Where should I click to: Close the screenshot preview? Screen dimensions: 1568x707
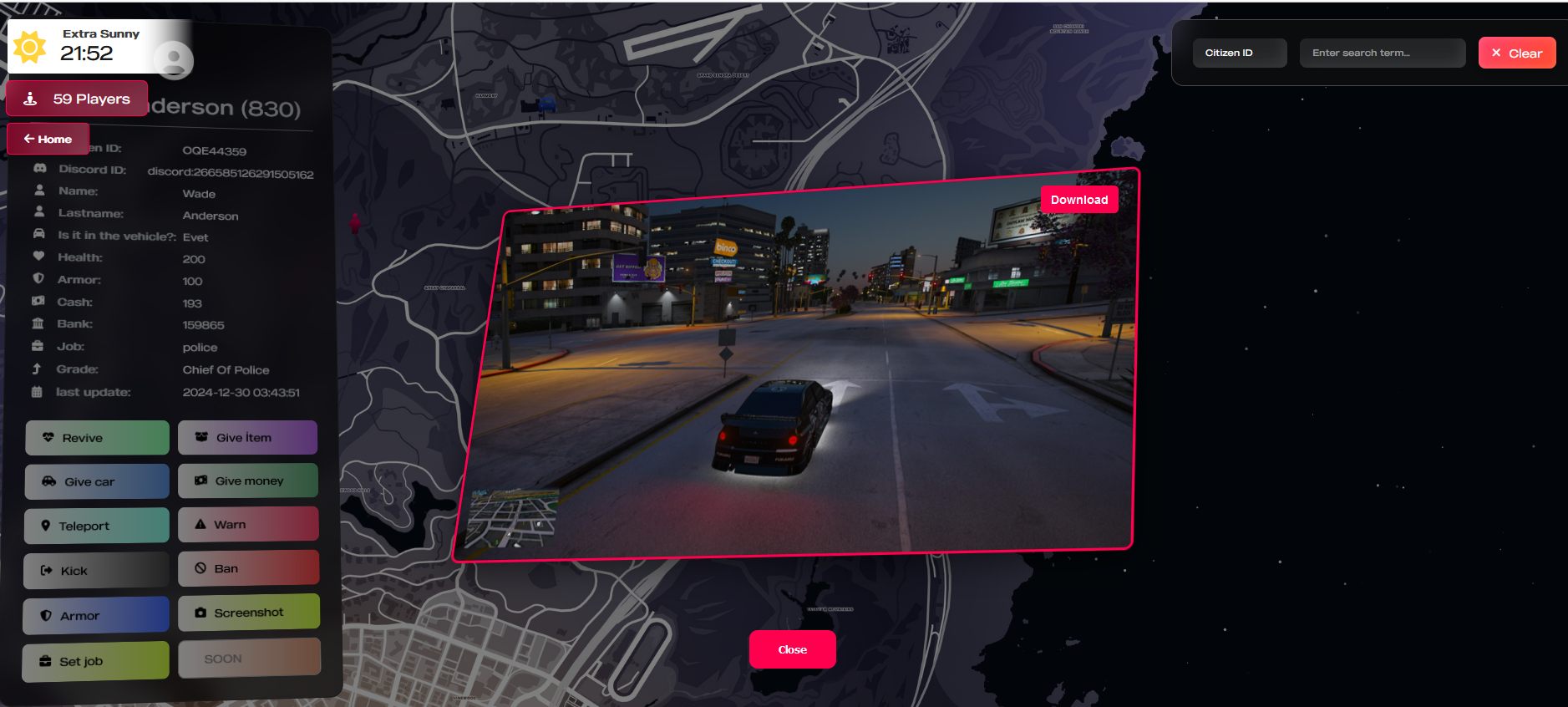[x=792, y=649]
